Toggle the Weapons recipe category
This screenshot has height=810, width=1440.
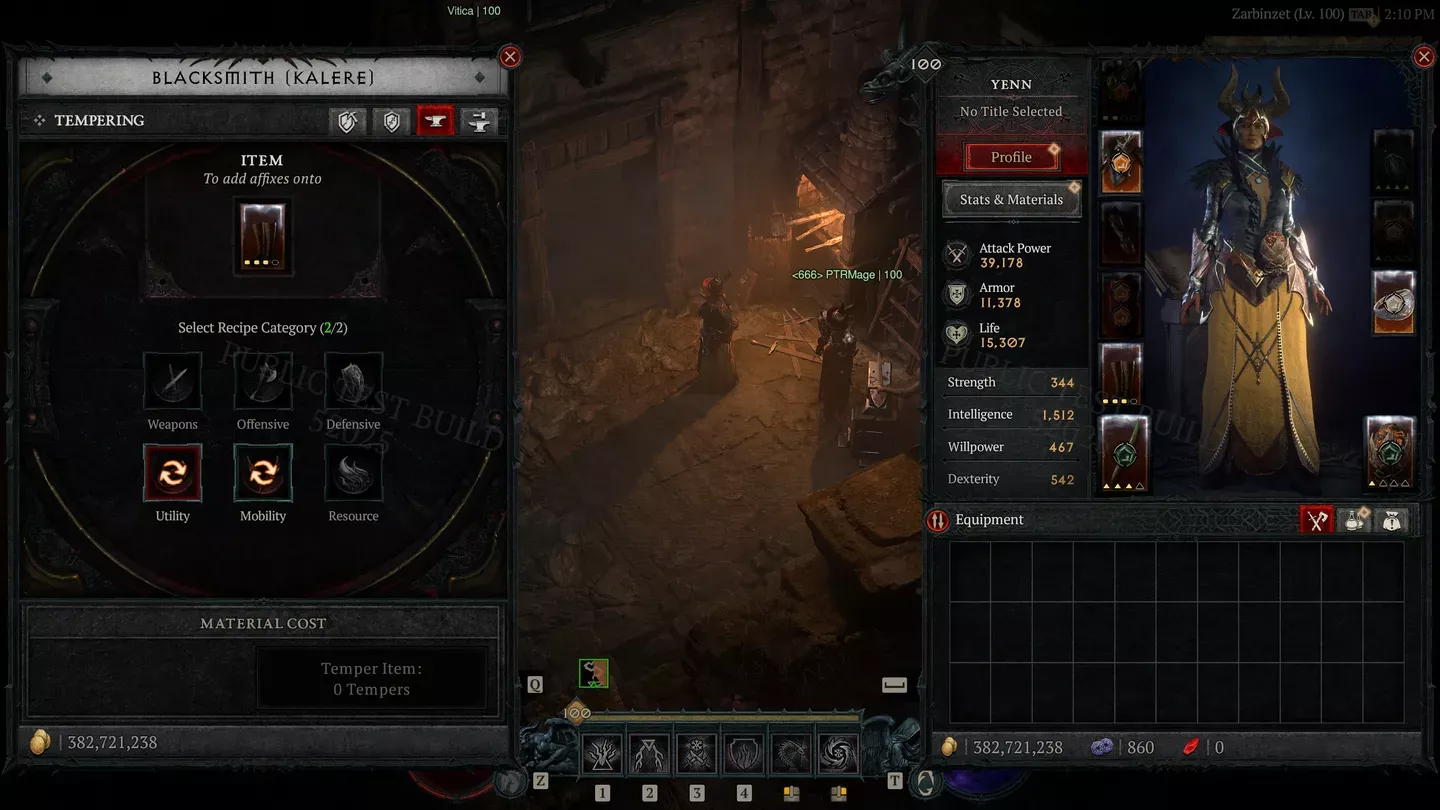173,381
